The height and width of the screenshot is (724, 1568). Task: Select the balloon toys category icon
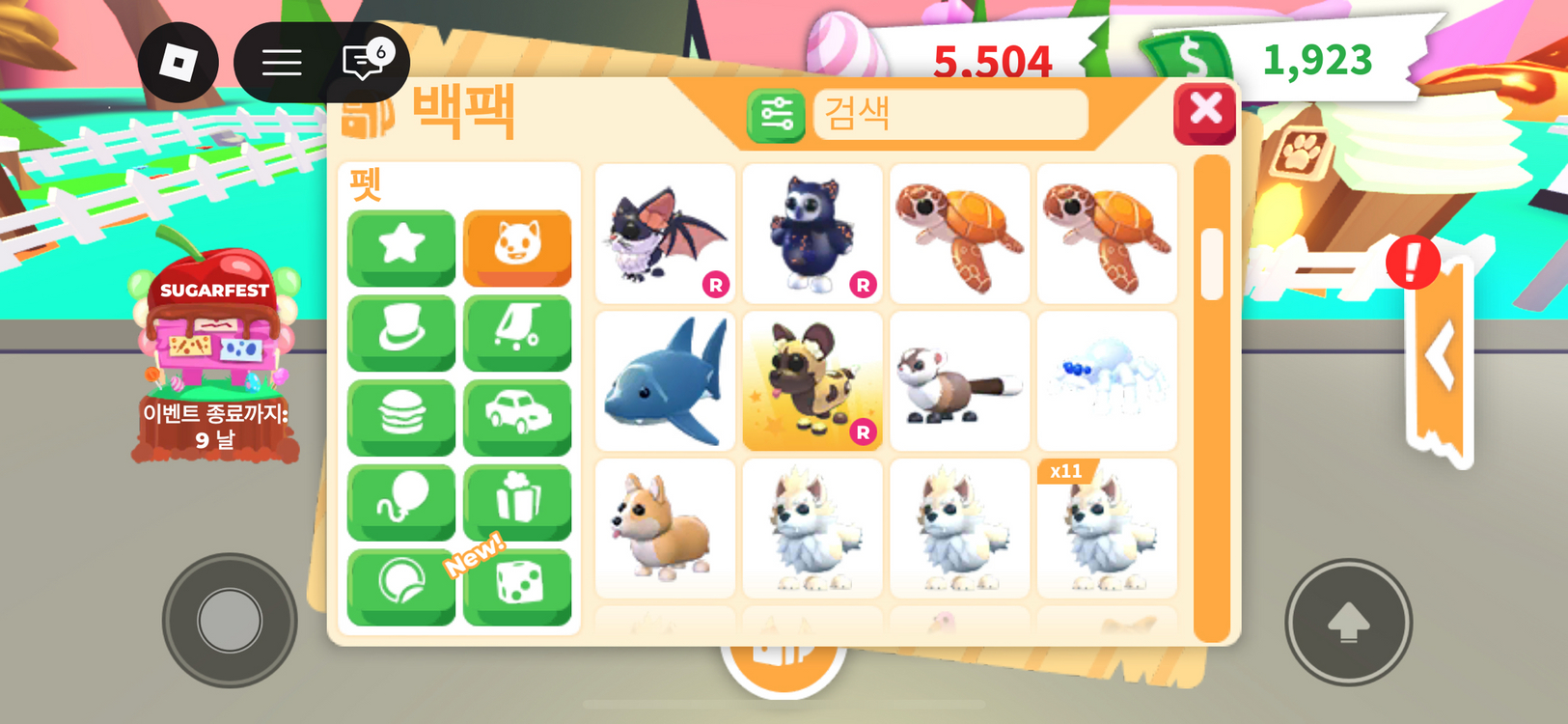coord(400,501)
